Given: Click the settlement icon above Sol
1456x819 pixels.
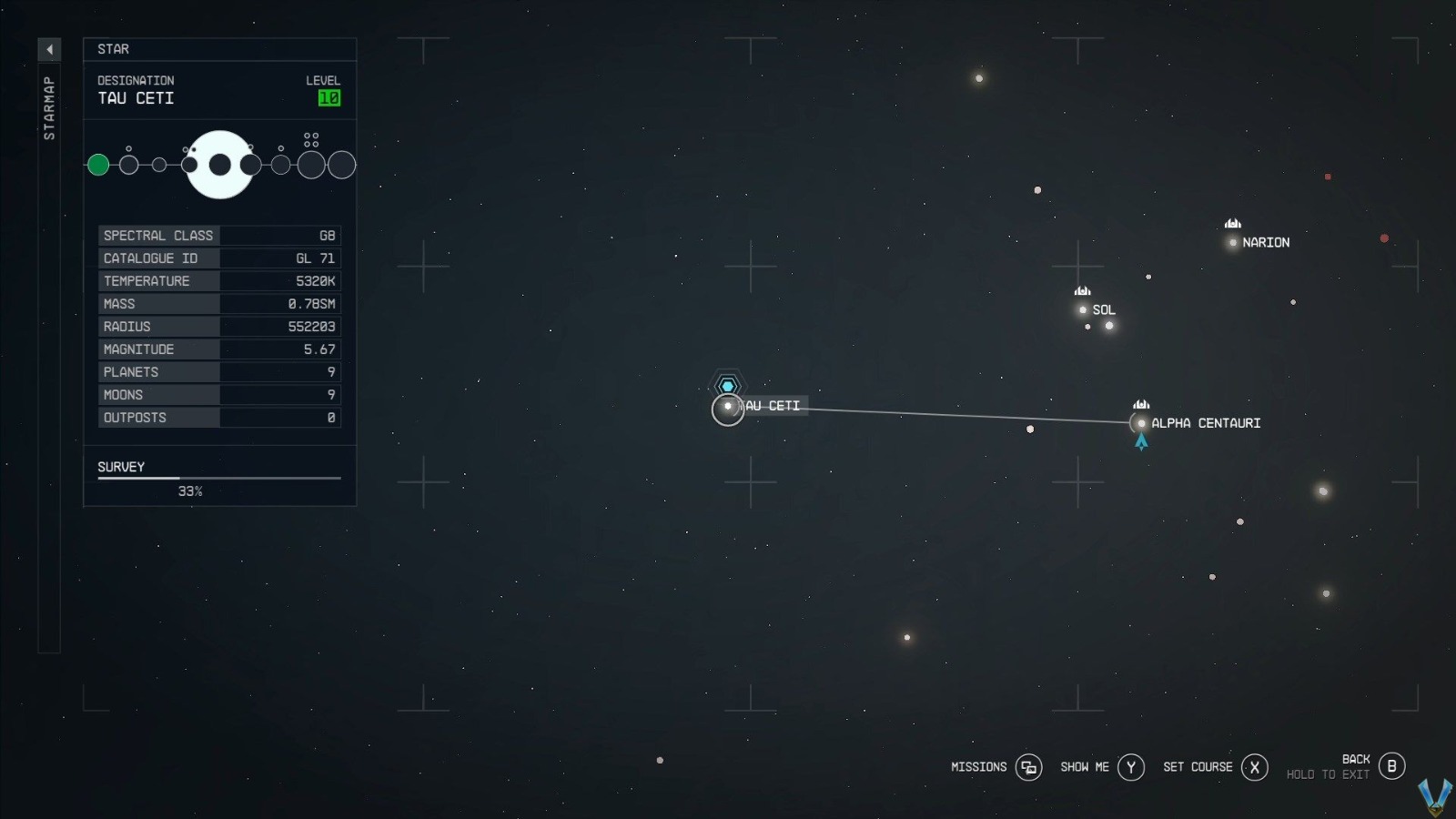Looking at the screenshot, I should 1081,292.
